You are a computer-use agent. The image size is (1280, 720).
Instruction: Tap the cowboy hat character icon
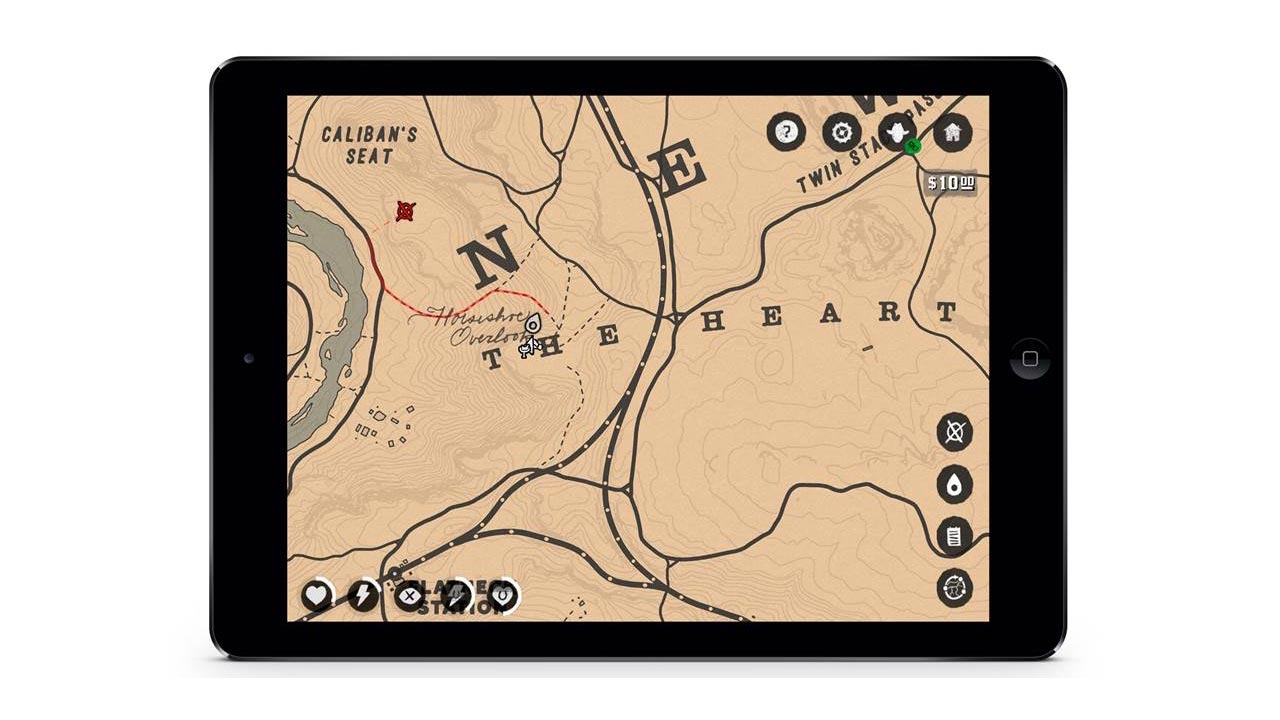click(897, 131)
